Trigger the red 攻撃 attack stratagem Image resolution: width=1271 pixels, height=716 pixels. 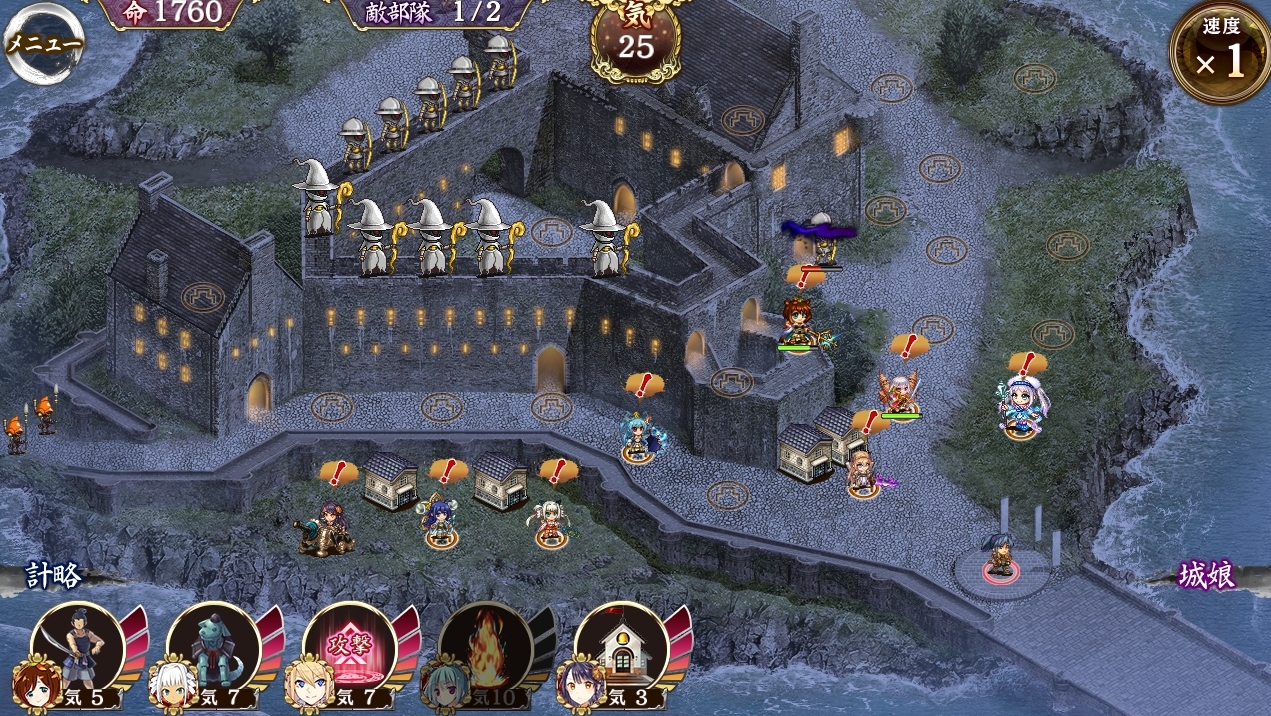point(350,649)
